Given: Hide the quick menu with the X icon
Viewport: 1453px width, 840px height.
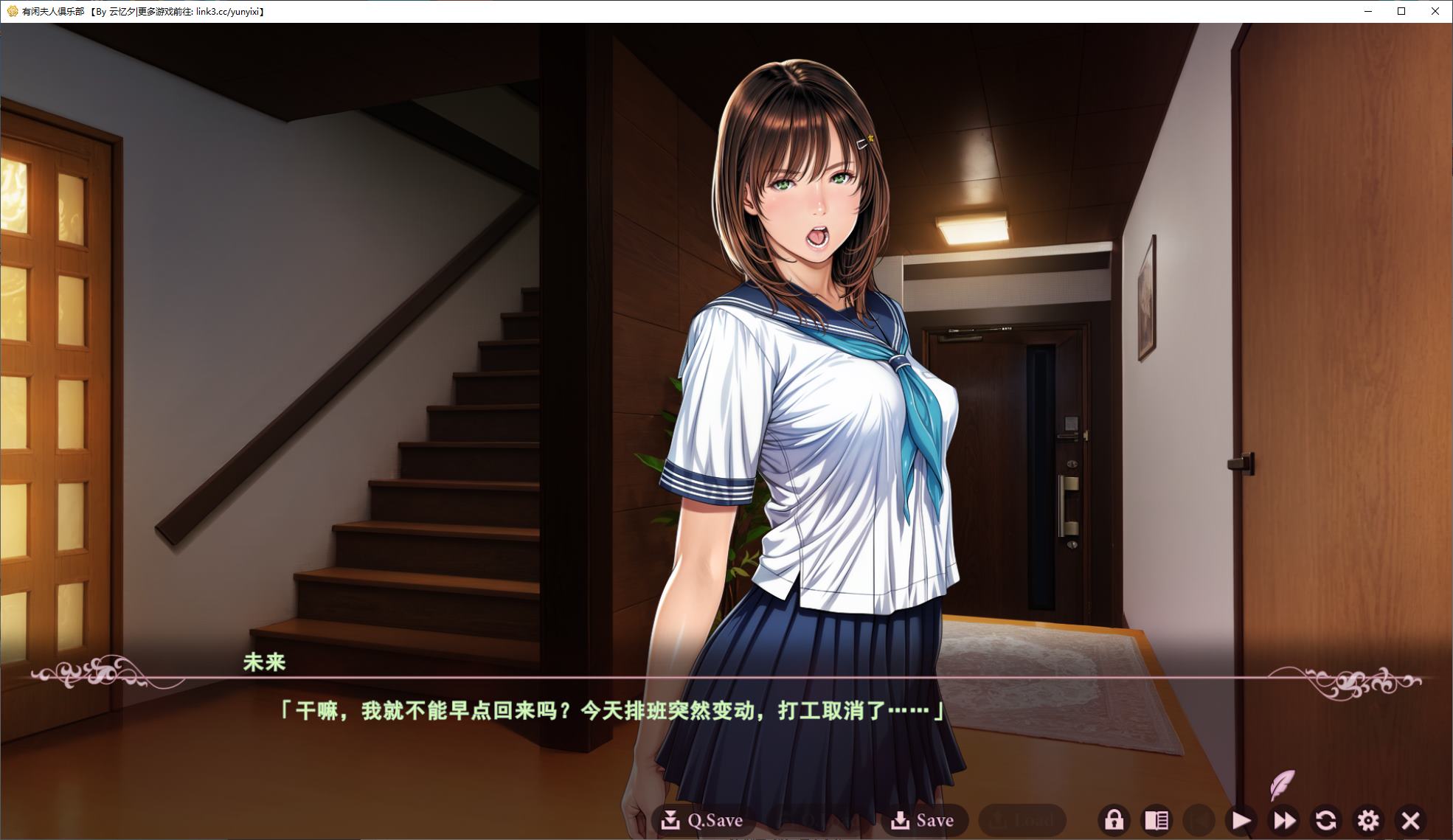Looking at the screenshot, I should coord(1411,819).
